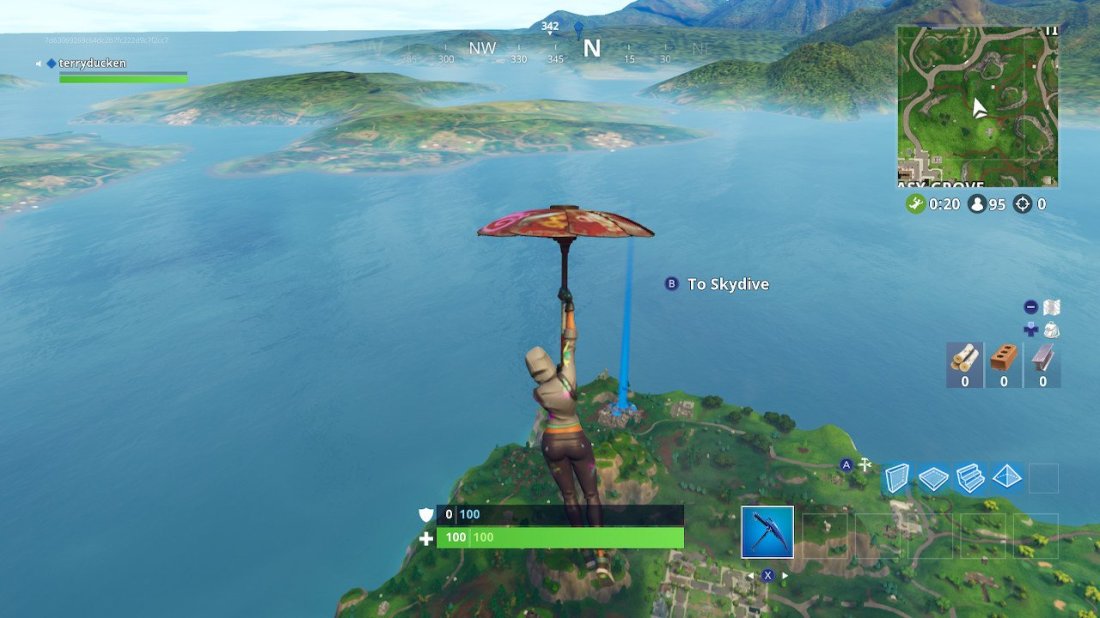Select the pickaxe hotbar slot

point(767,532)
